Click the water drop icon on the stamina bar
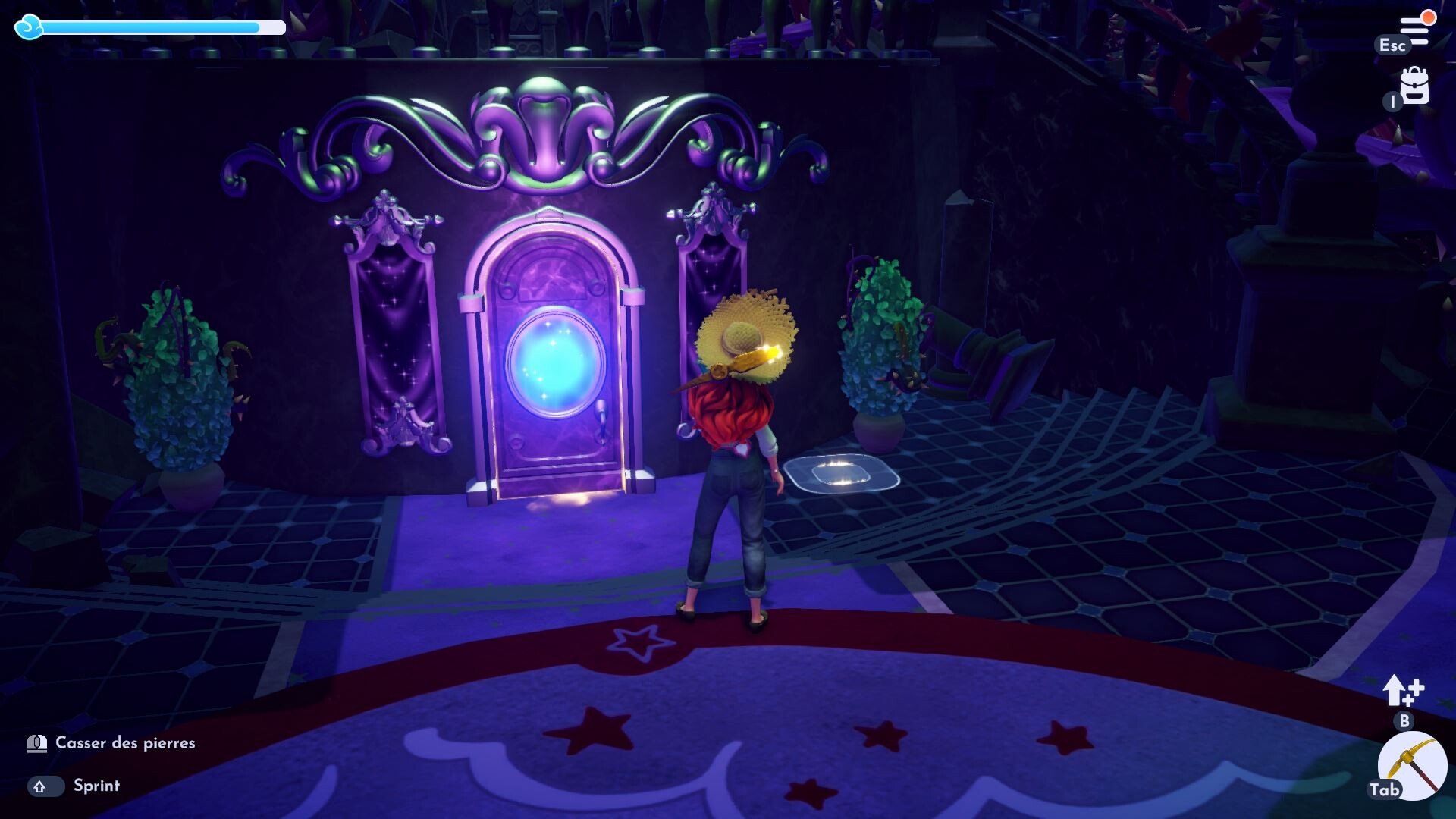Image resolution: width=1456 pixels, height=819 pixels. 27,27
